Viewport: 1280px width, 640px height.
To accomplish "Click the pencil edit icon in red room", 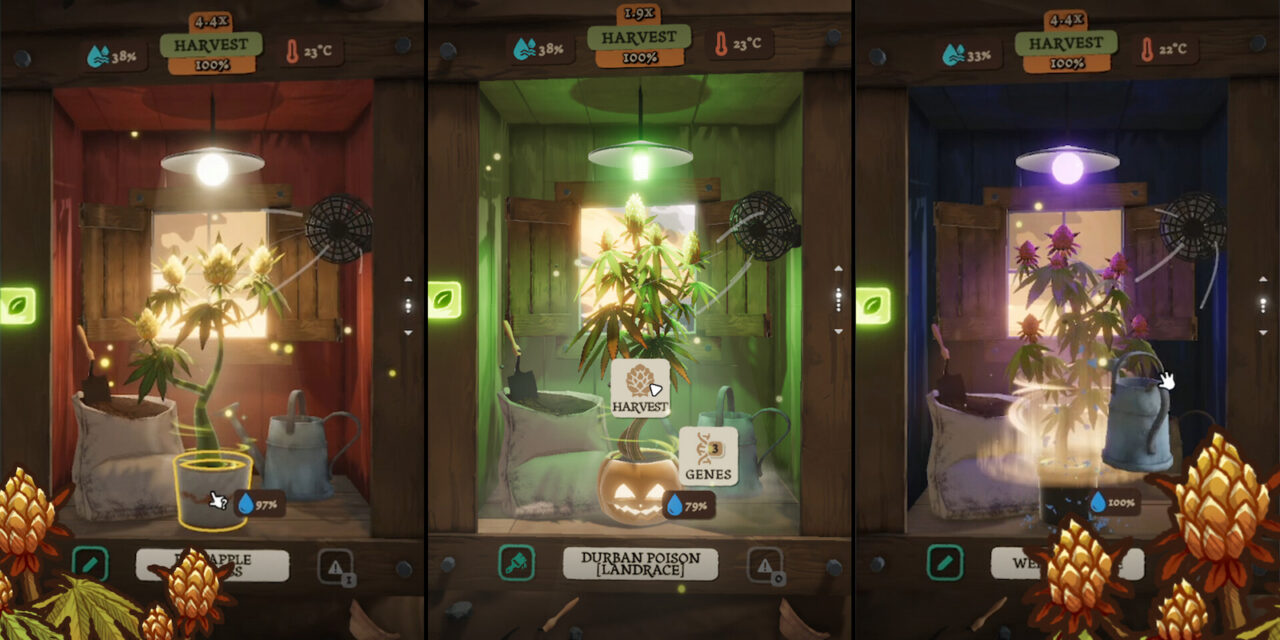I will click(x=90, y=564).
